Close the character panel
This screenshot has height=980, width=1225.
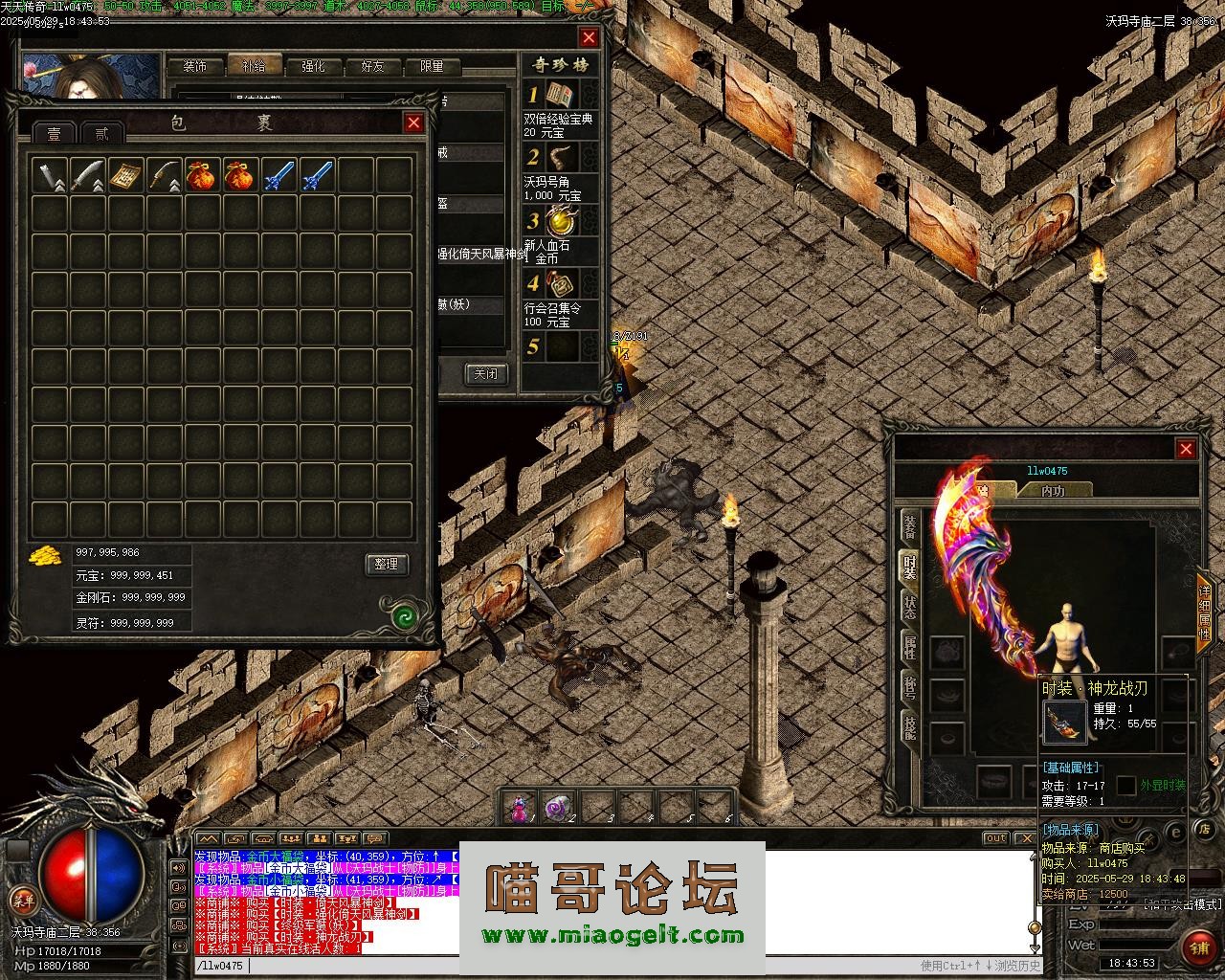[1186, 449]
